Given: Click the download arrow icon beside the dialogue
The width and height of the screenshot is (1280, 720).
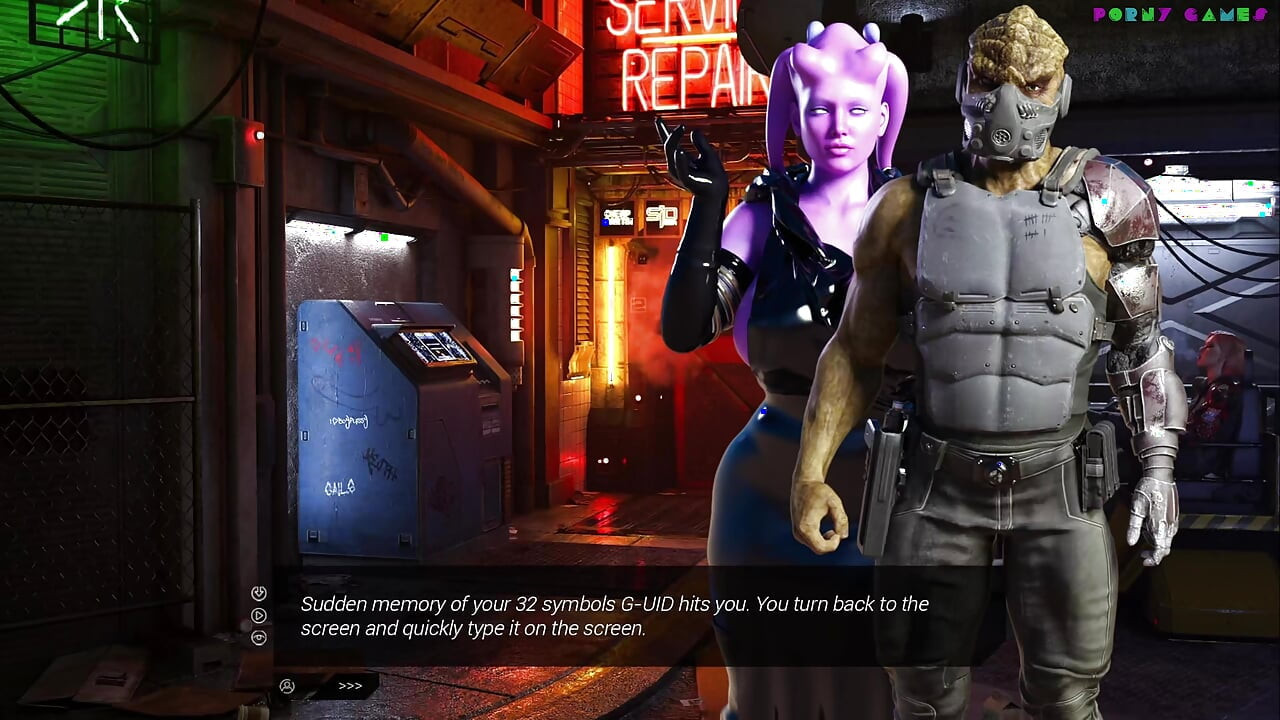Looking at the screenshot, I should [259, 593].
